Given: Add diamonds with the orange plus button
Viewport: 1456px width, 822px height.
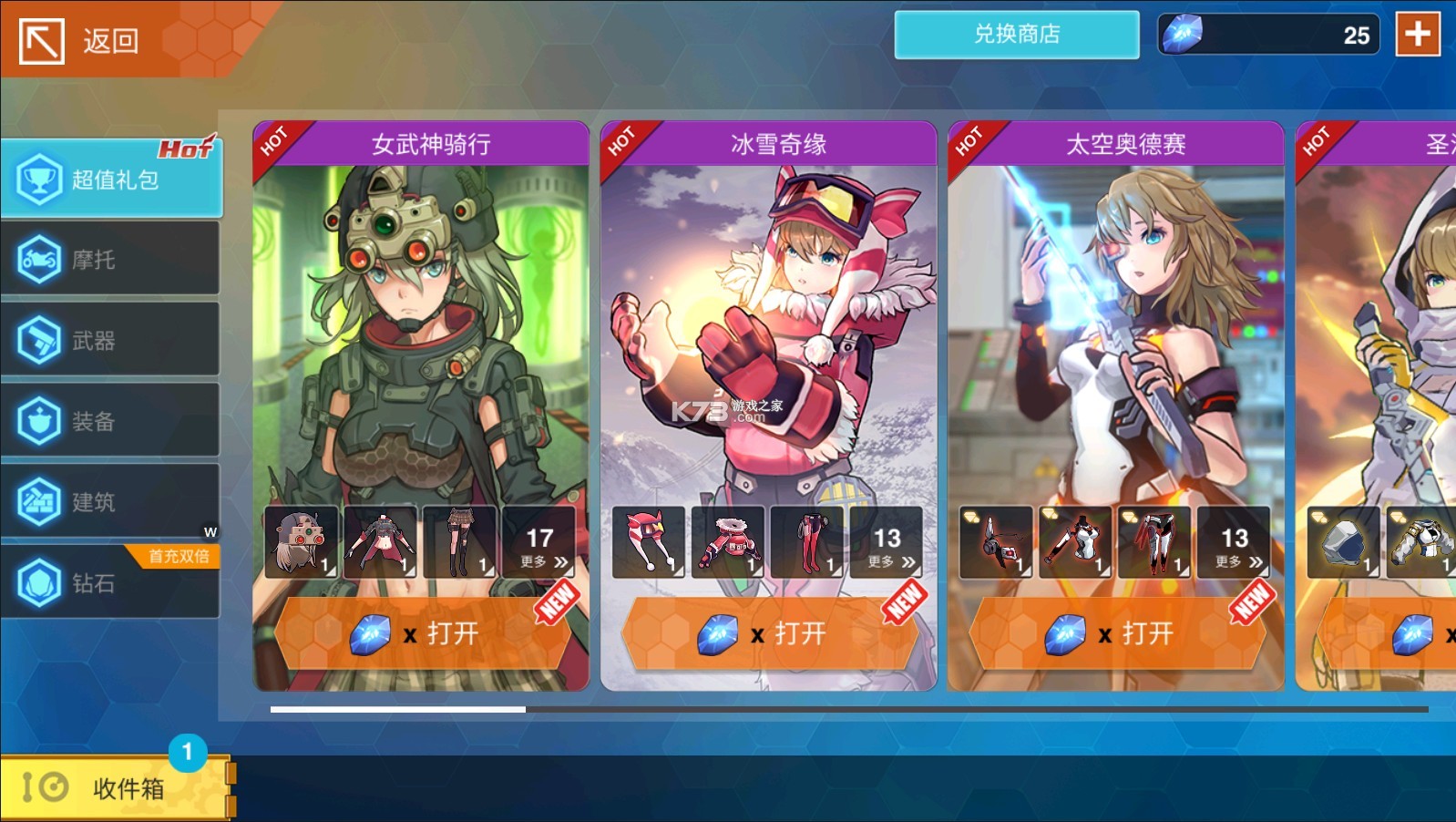Looking at the screenshot, I should pyautogui.click(x=1417, y=35).
